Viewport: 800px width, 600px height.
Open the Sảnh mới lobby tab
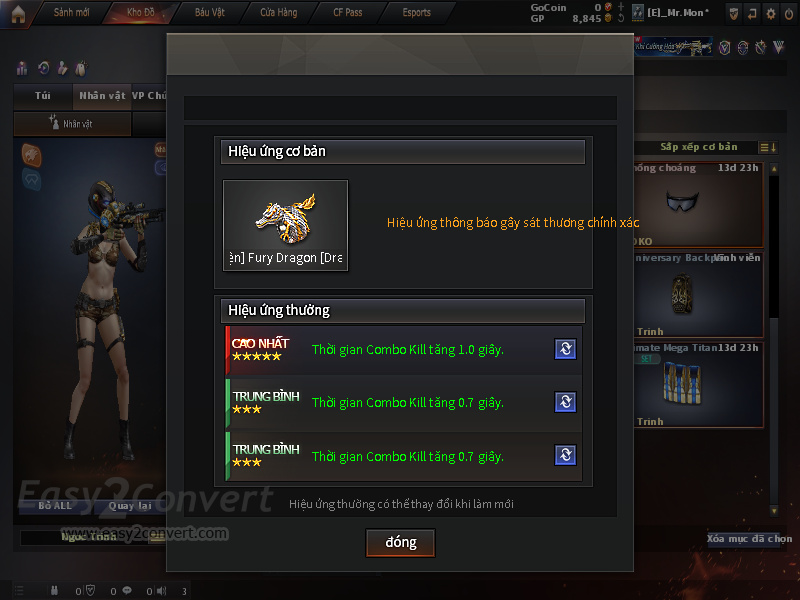coord(71,12)
